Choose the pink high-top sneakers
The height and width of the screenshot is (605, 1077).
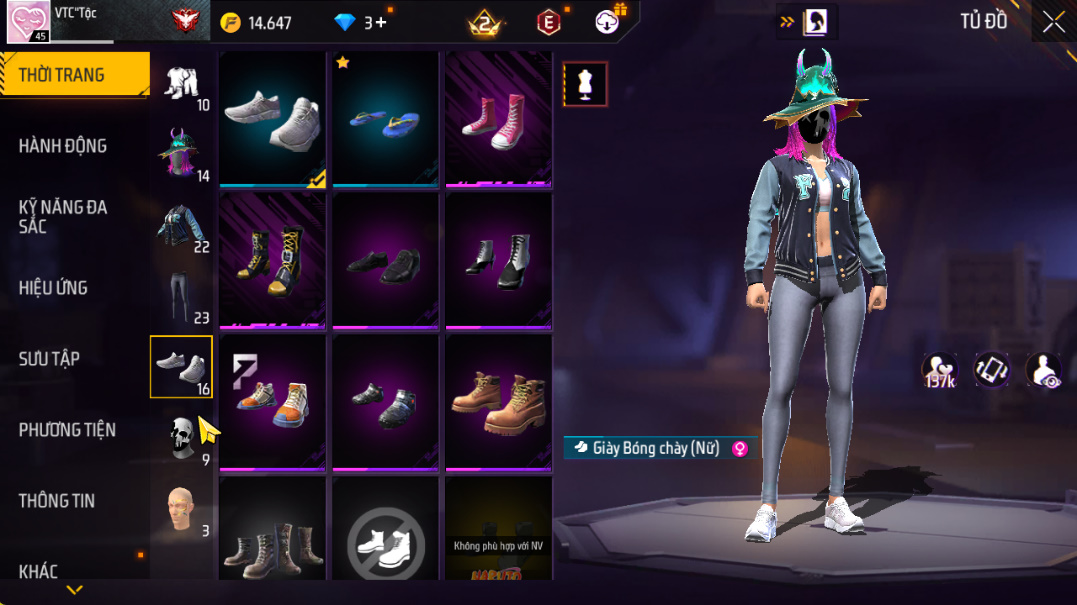(x=498, y=119)
